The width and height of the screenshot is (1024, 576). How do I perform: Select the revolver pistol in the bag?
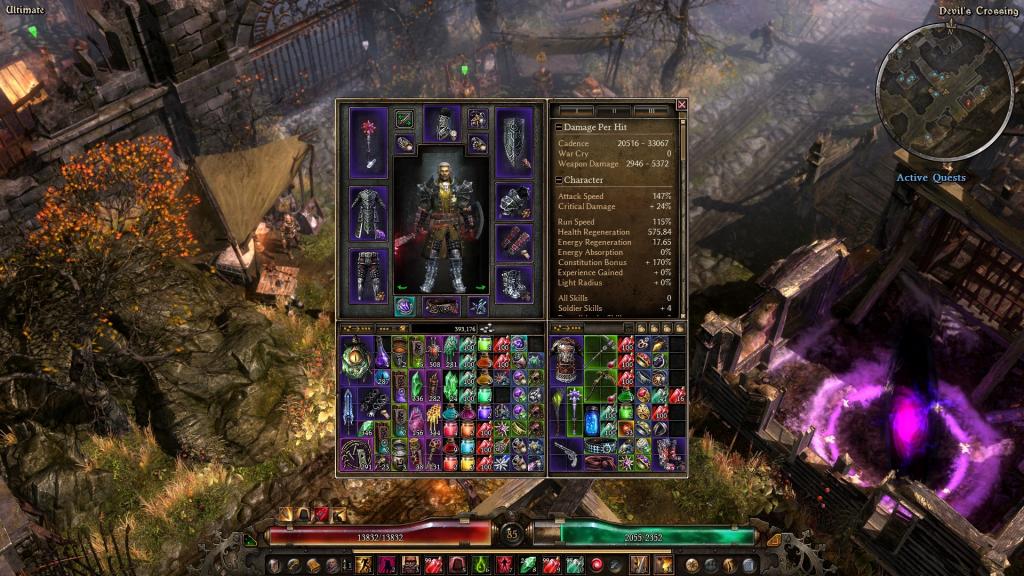click(564, 451)
